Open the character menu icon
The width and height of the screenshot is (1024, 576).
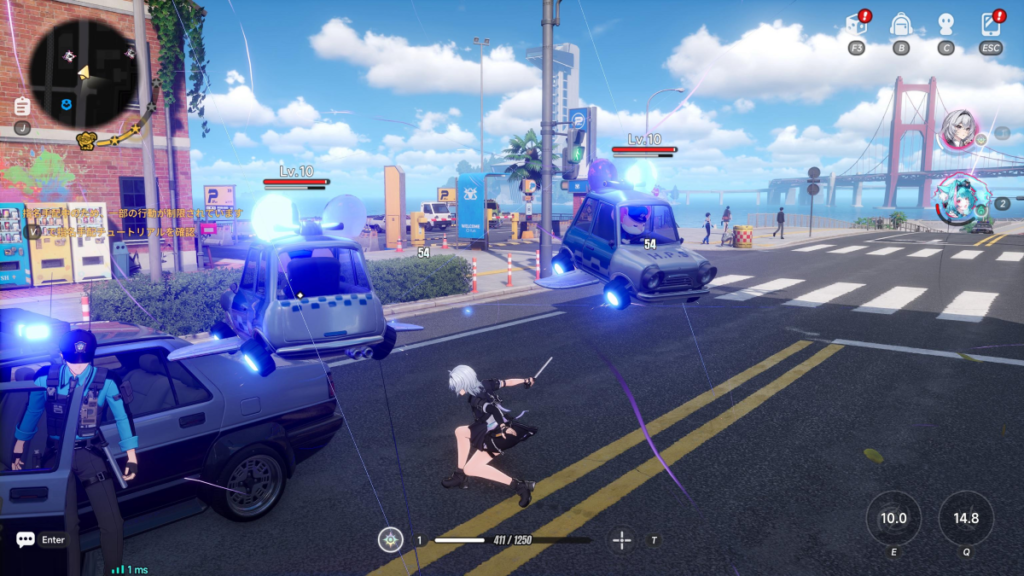click(946, 24)
